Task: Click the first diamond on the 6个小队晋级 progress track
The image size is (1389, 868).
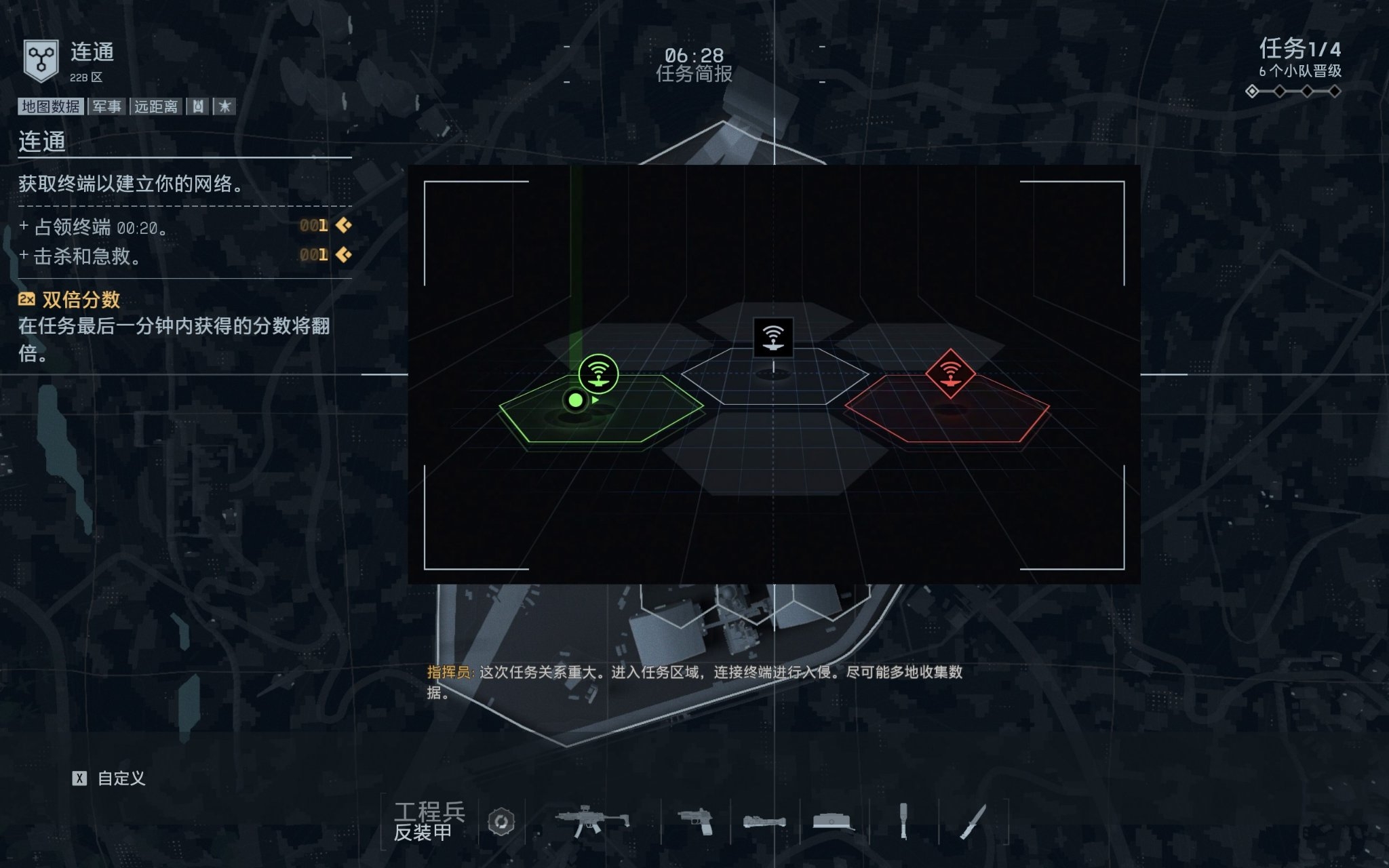Action: click(x=1252, y=91)
